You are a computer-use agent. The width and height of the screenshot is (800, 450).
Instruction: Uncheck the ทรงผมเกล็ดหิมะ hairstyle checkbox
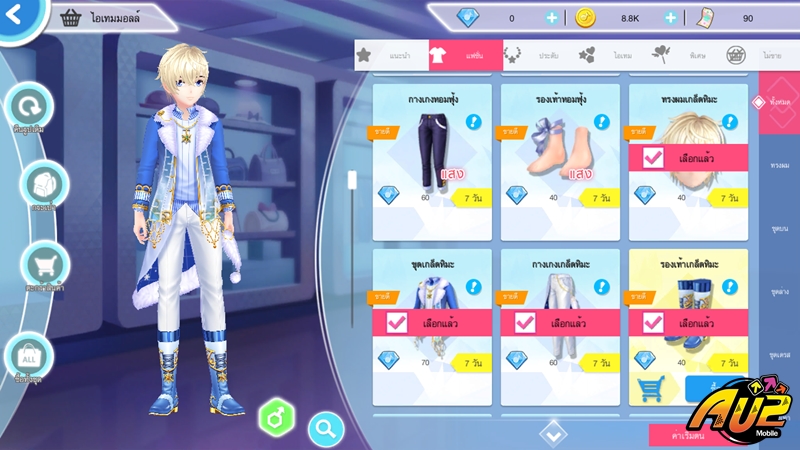(x=654, y=158)
